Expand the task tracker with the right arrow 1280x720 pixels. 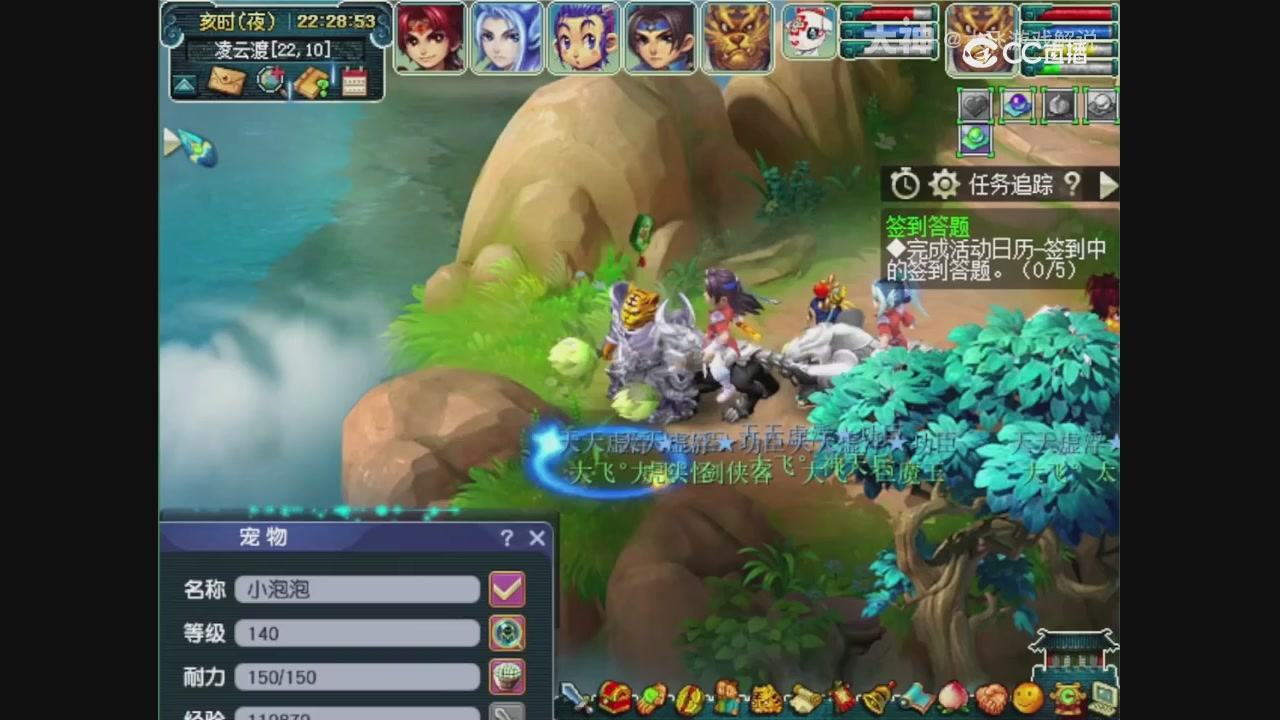(1110, 185)
